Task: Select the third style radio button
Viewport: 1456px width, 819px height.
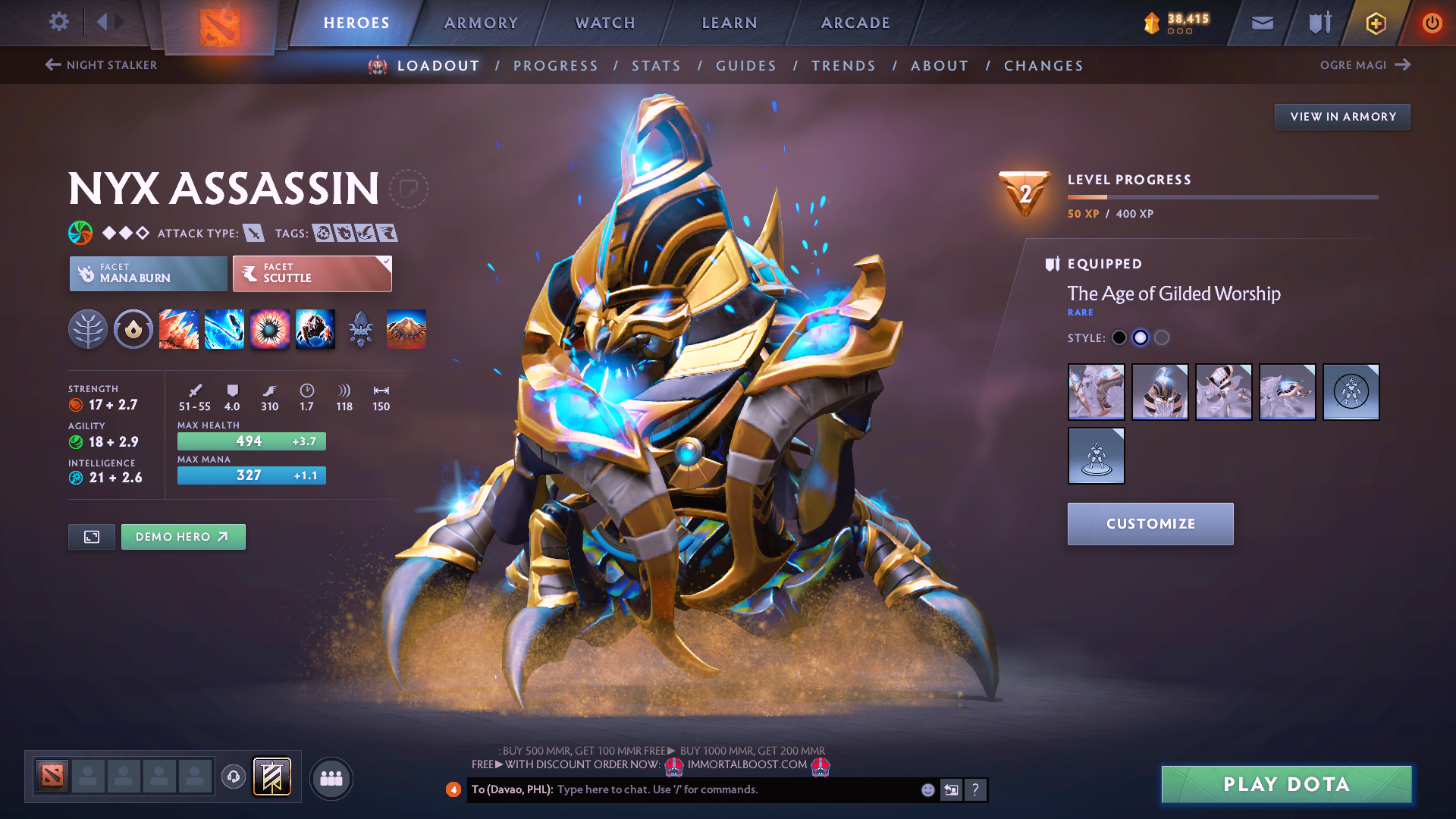Action: (1162, 337)
